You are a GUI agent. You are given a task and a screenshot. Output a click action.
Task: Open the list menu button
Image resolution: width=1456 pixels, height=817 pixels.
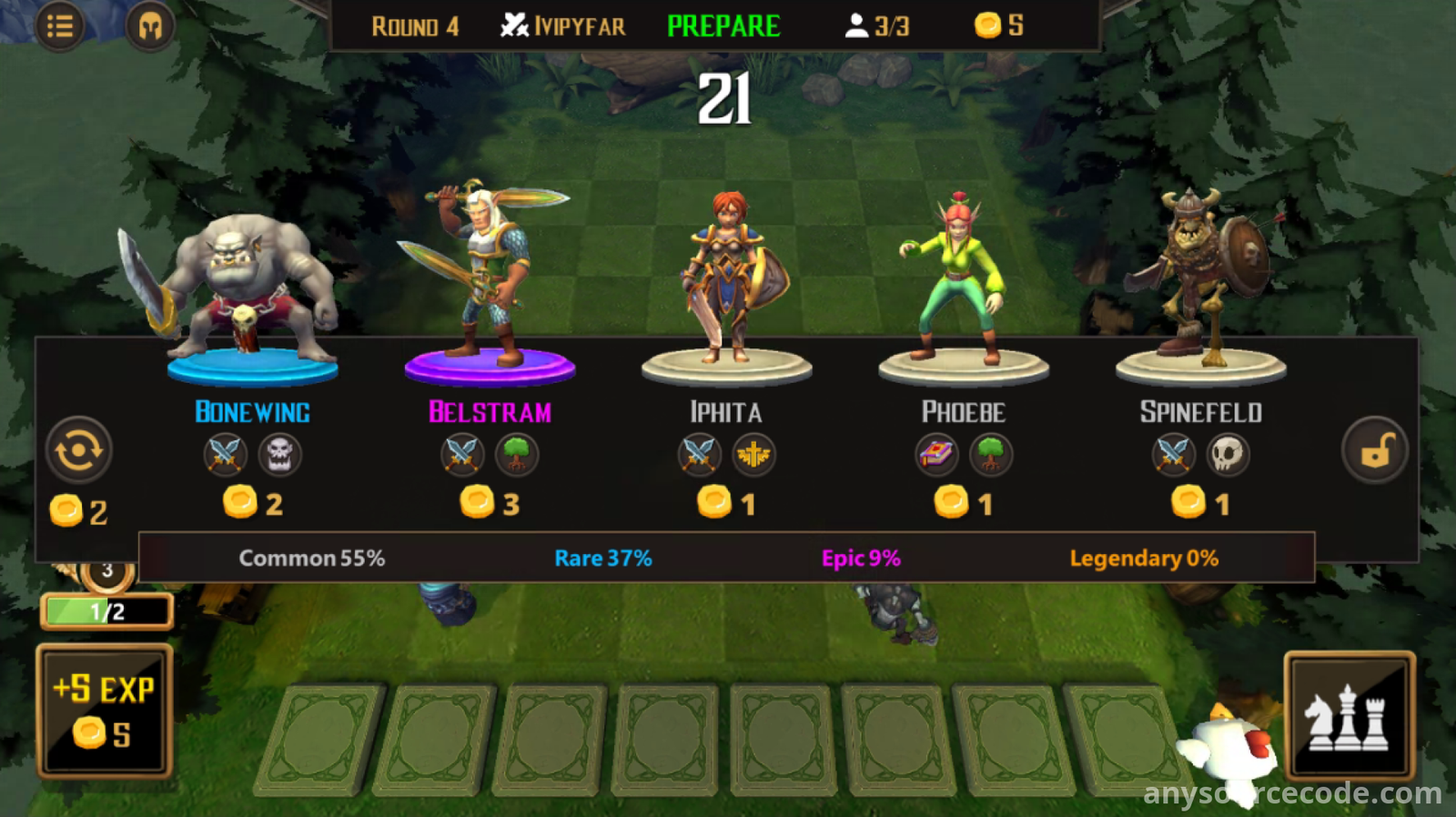click(x=60, y=27)
